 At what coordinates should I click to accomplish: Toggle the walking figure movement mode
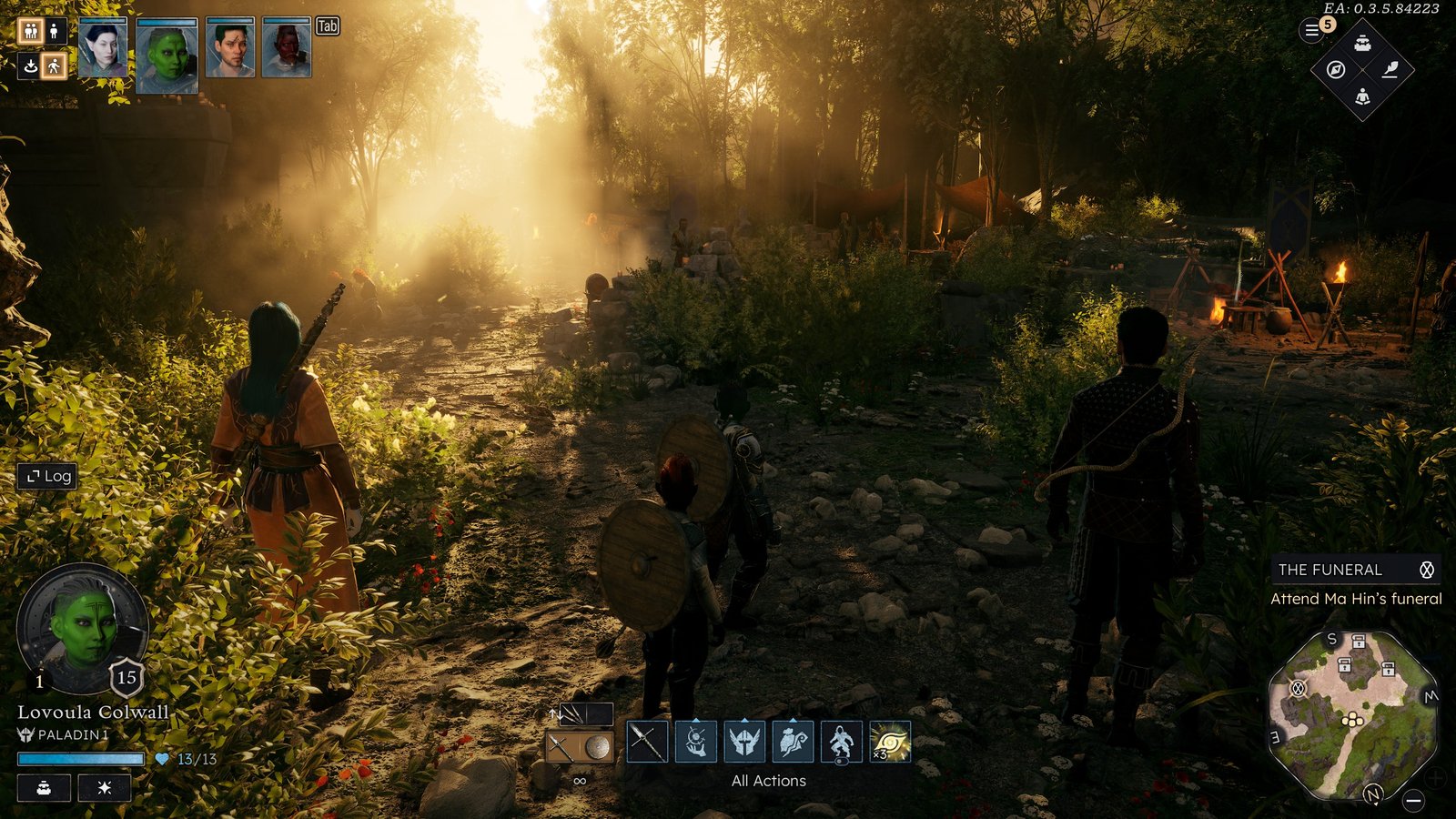coord(55,66)
